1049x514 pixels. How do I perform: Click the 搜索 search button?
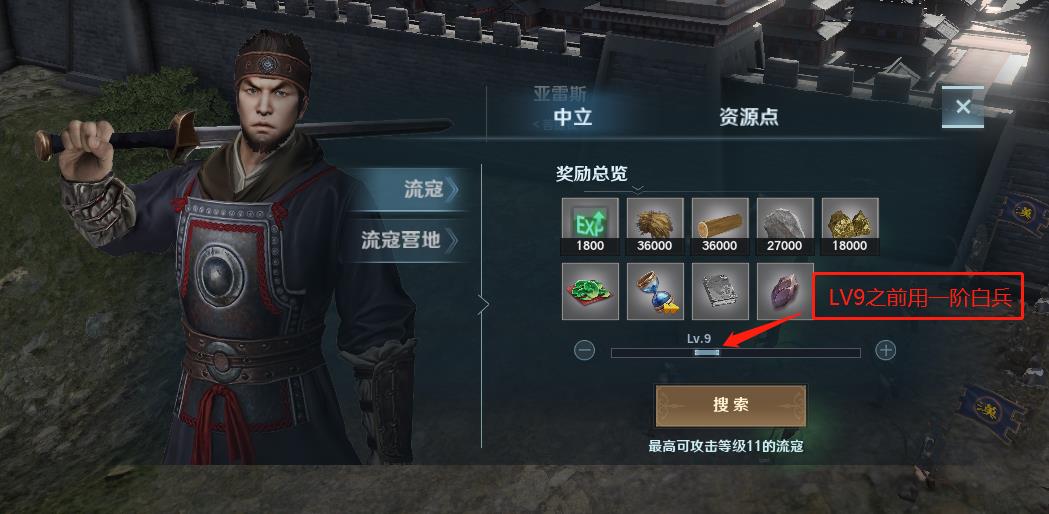coord(730,405)
